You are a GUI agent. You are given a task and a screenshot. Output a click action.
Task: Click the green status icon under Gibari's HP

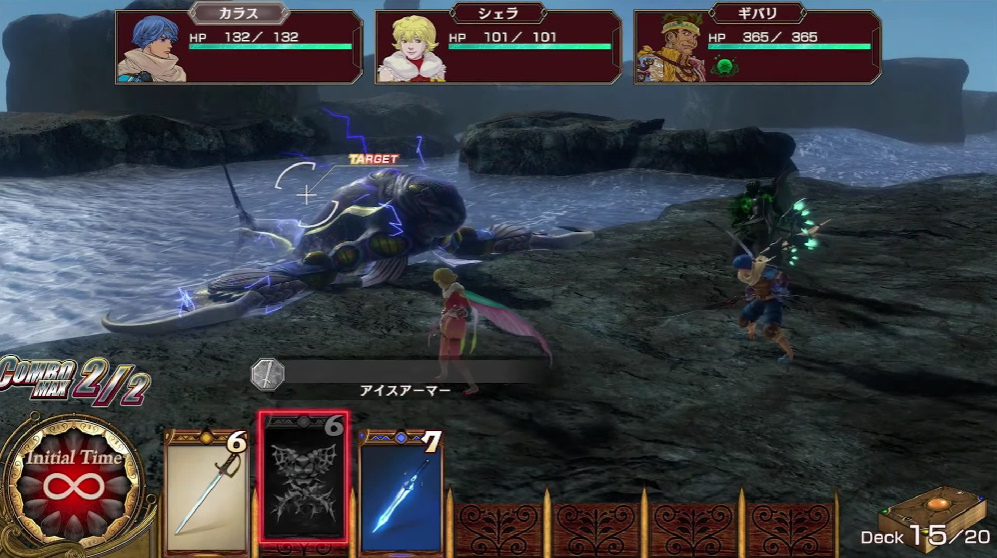coord(723,66)
